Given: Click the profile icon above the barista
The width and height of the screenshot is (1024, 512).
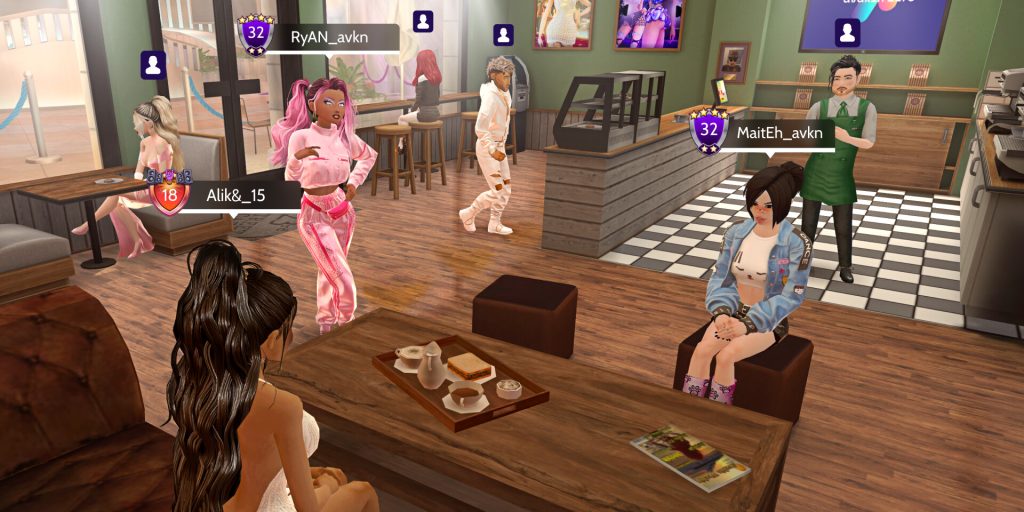Looking at the screenshot, I should (848, 33).
